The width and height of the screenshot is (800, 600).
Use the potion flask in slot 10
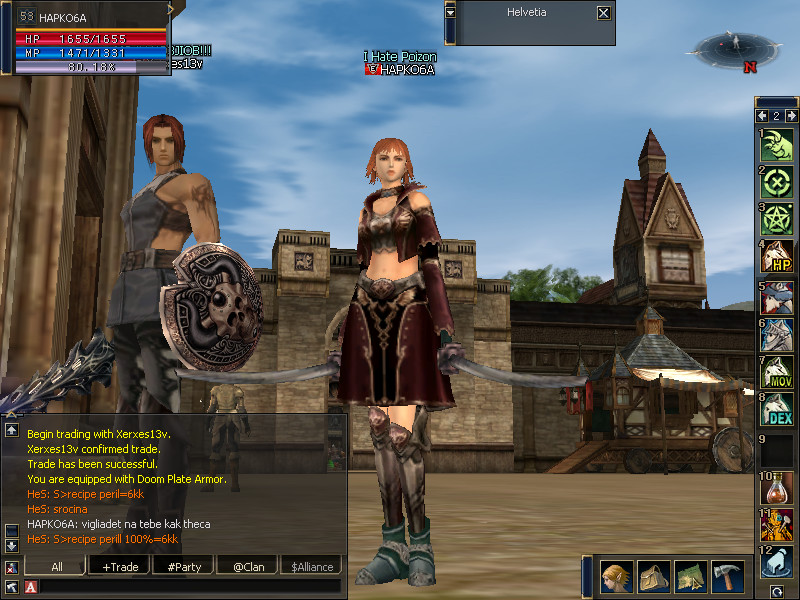[777, 486]
